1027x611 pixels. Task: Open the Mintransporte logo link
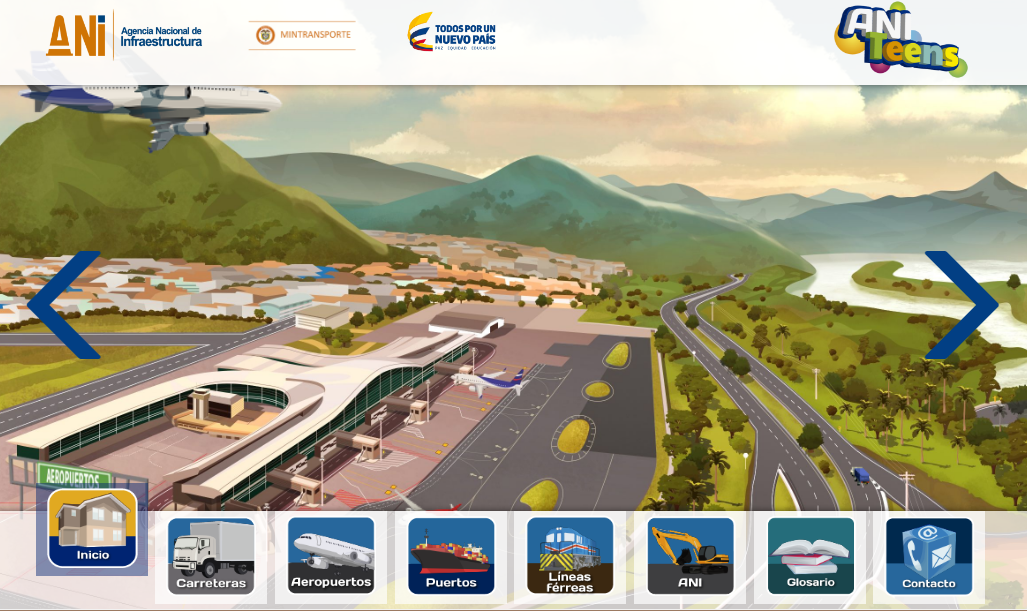click(302, 35)
